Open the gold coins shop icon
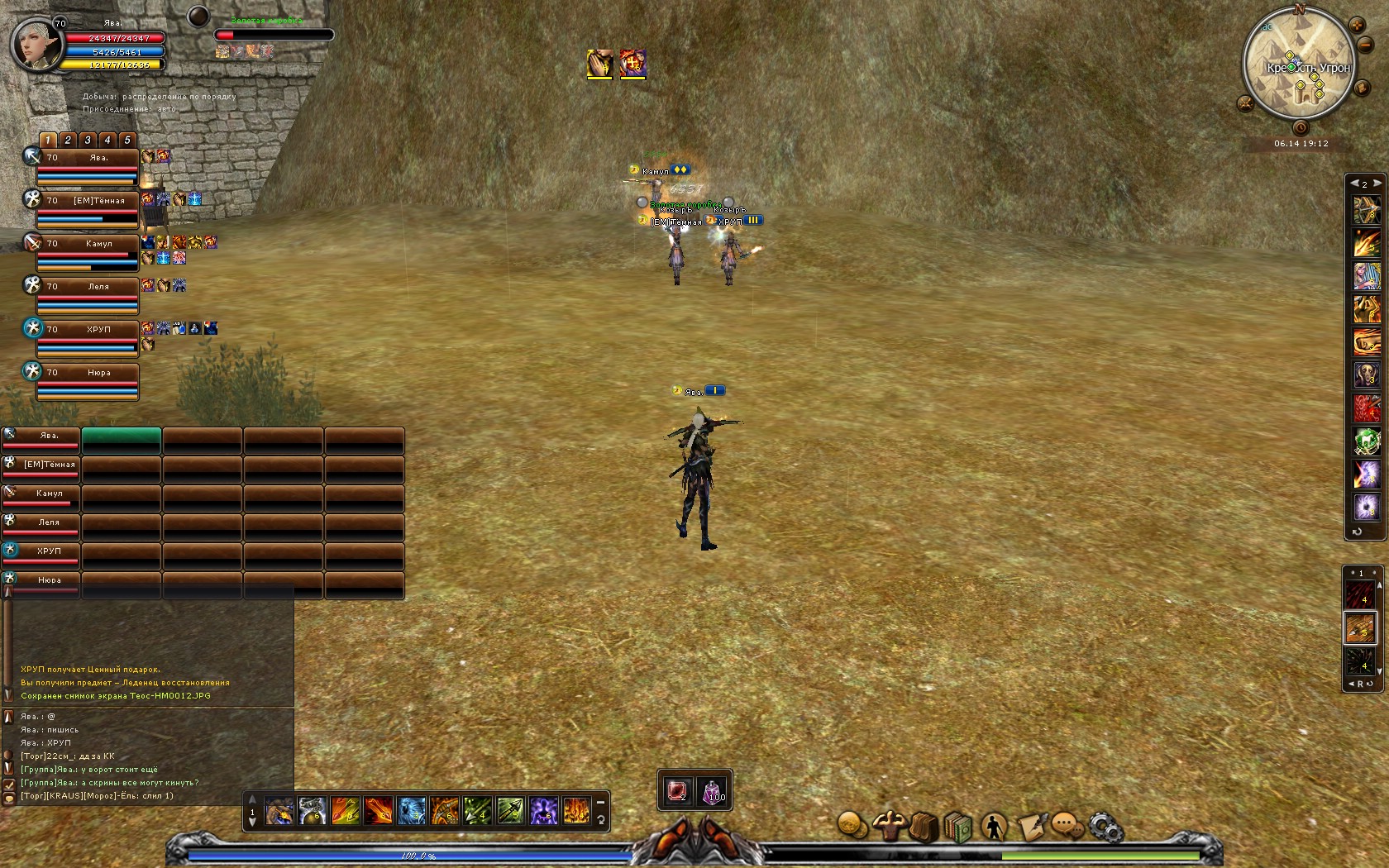This screenshot has width=1389, height=868. tap(852, 823)
